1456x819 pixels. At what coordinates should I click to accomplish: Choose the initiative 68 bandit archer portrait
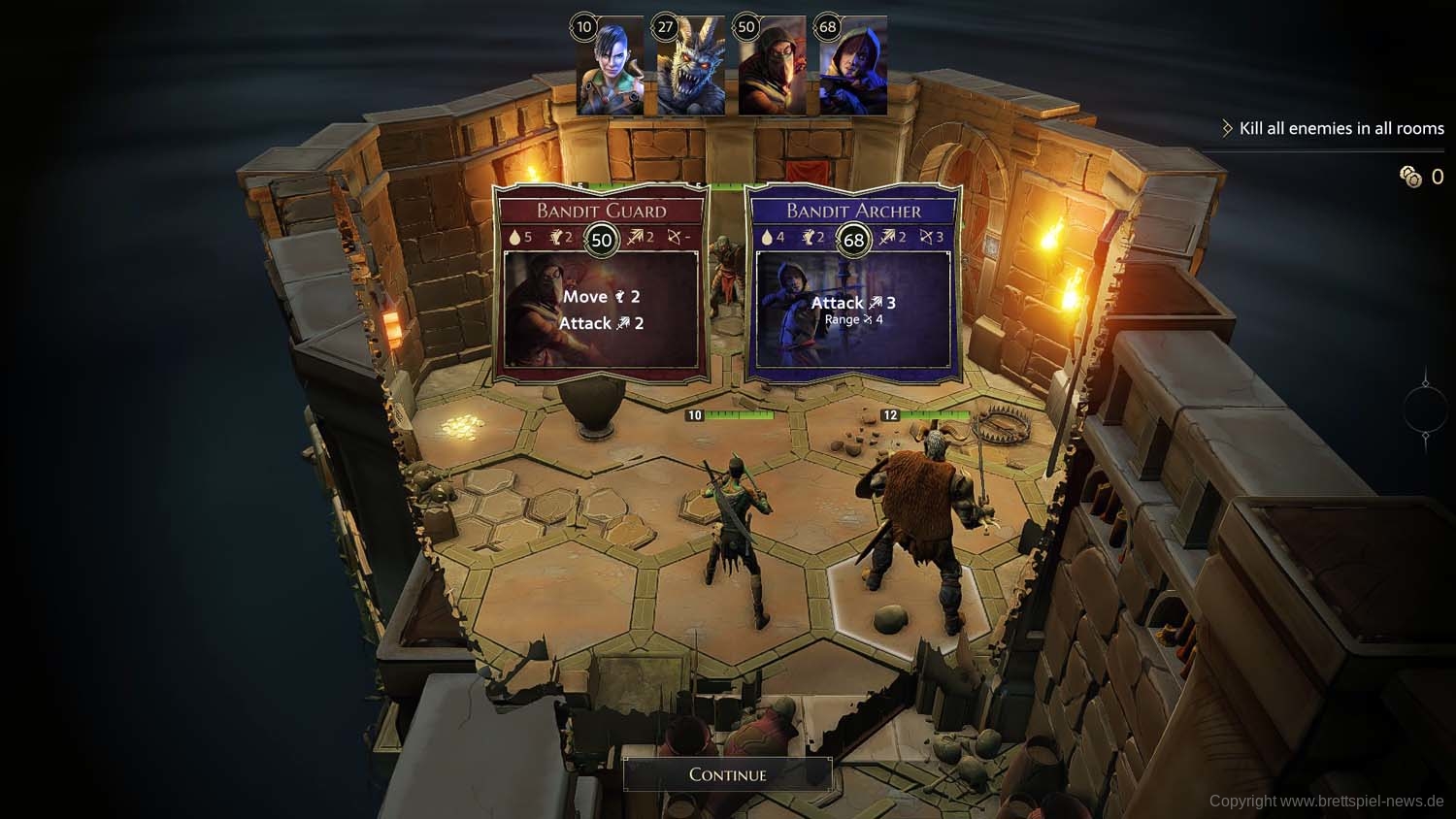pos(852,67)
